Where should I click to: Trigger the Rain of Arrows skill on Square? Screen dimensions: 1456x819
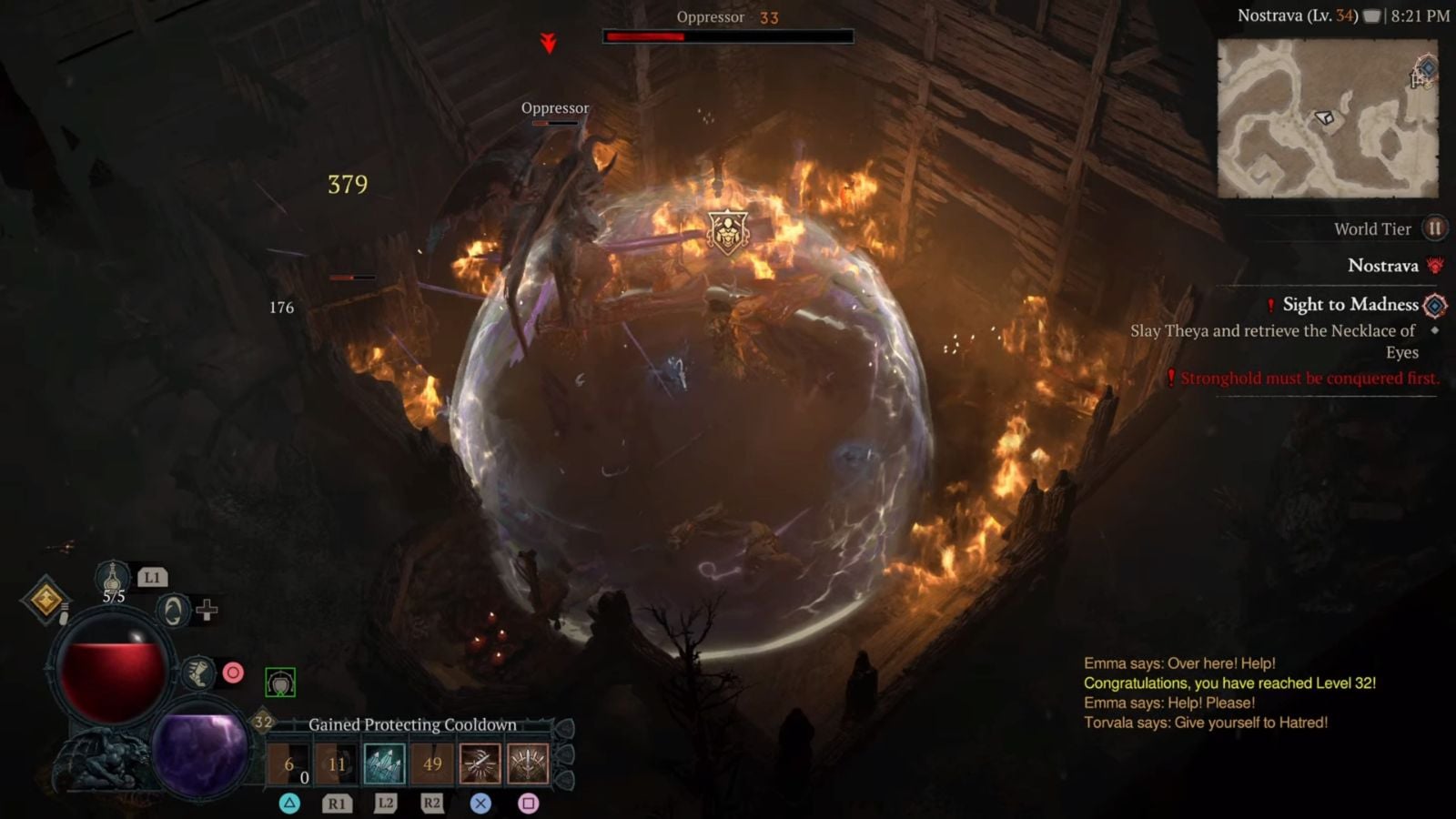pos(527,764)
